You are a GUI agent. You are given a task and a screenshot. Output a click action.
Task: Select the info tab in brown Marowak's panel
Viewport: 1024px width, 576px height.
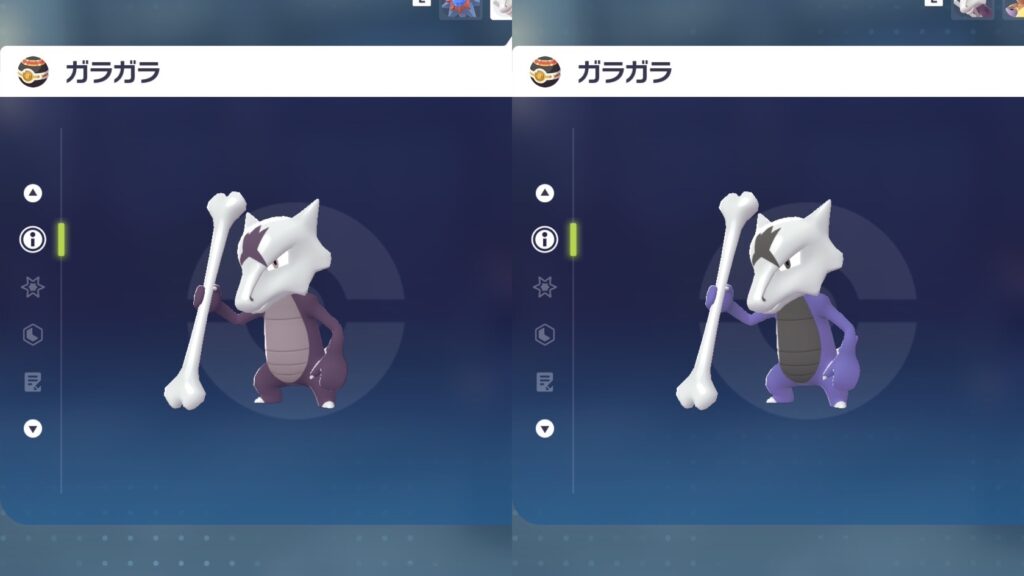33,239
